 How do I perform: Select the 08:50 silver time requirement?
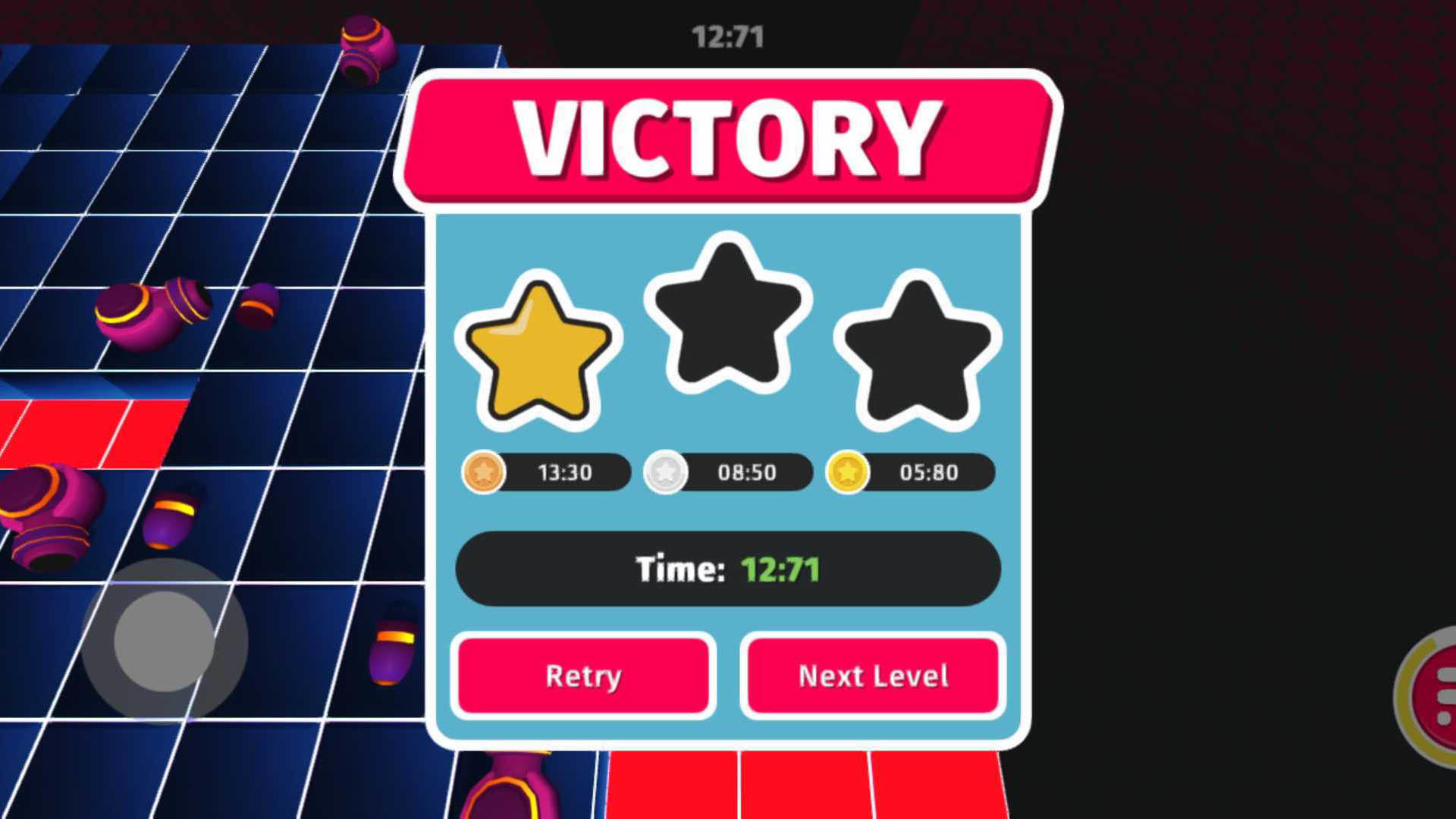746,472
